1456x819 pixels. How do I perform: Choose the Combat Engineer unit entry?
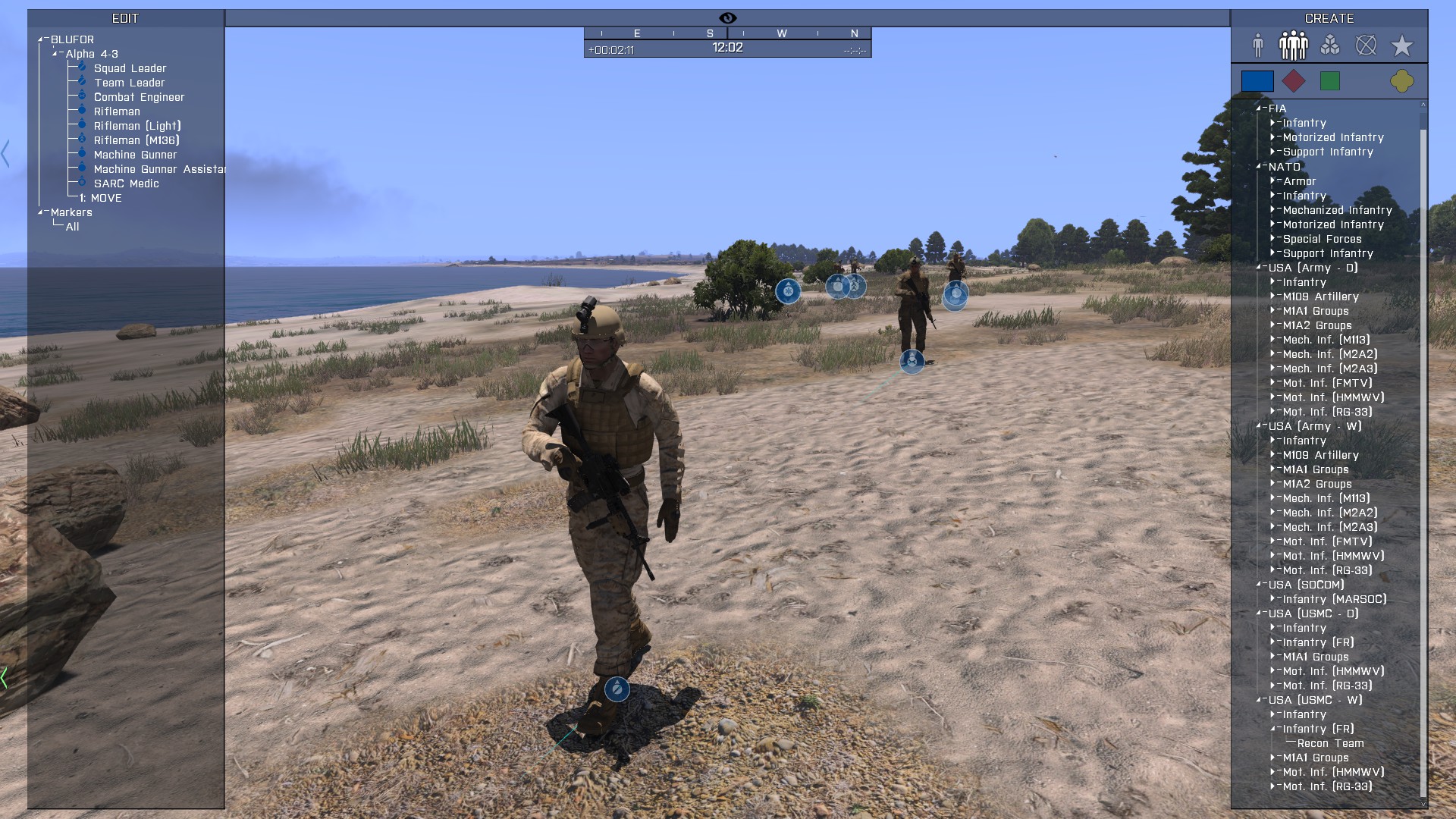(x=139, y=97)
